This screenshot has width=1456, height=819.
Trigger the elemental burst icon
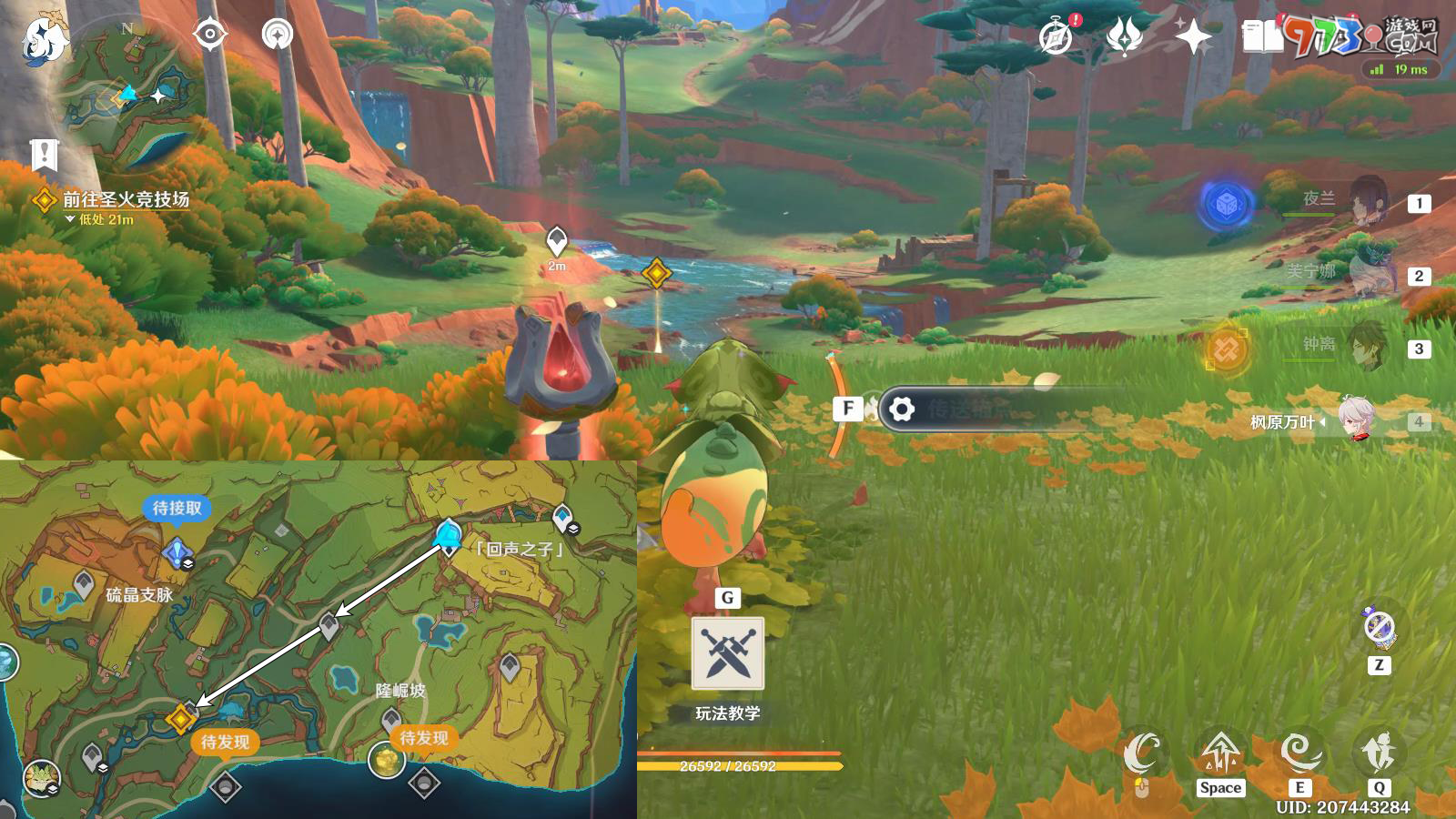click(1379, 752)
